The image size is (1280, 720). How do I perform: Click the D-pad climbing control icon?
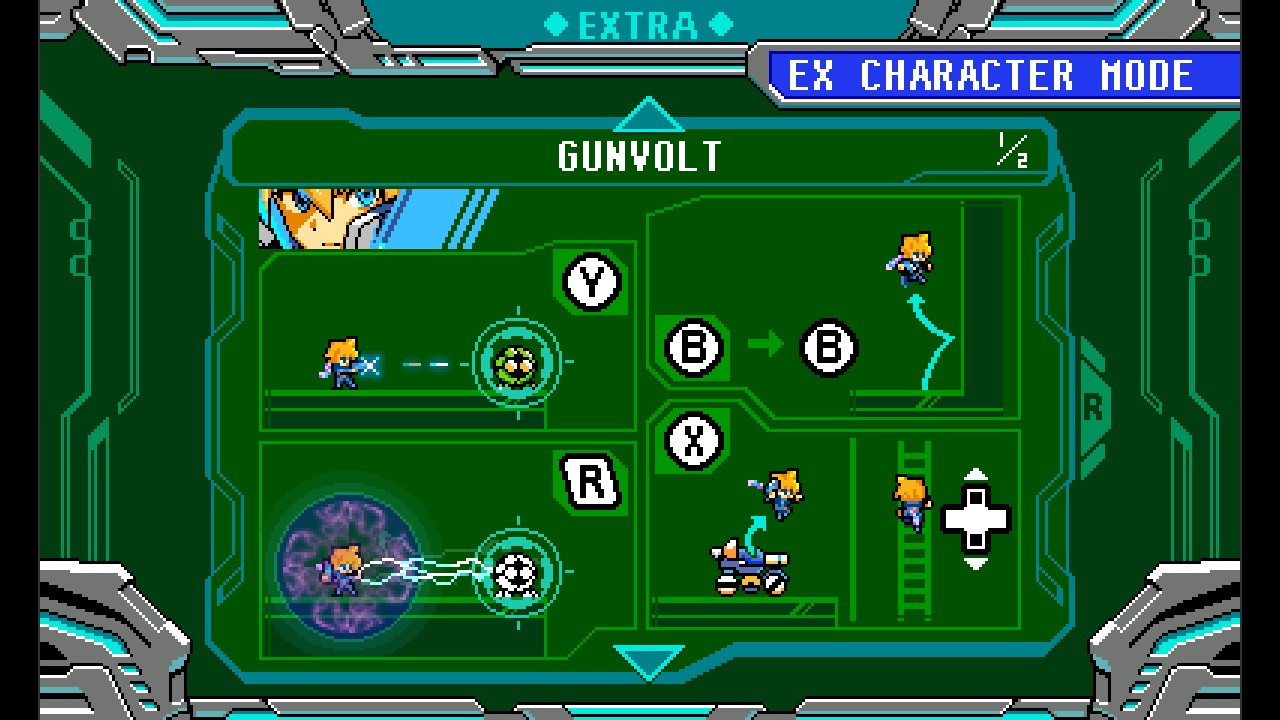tap(974, 519)
